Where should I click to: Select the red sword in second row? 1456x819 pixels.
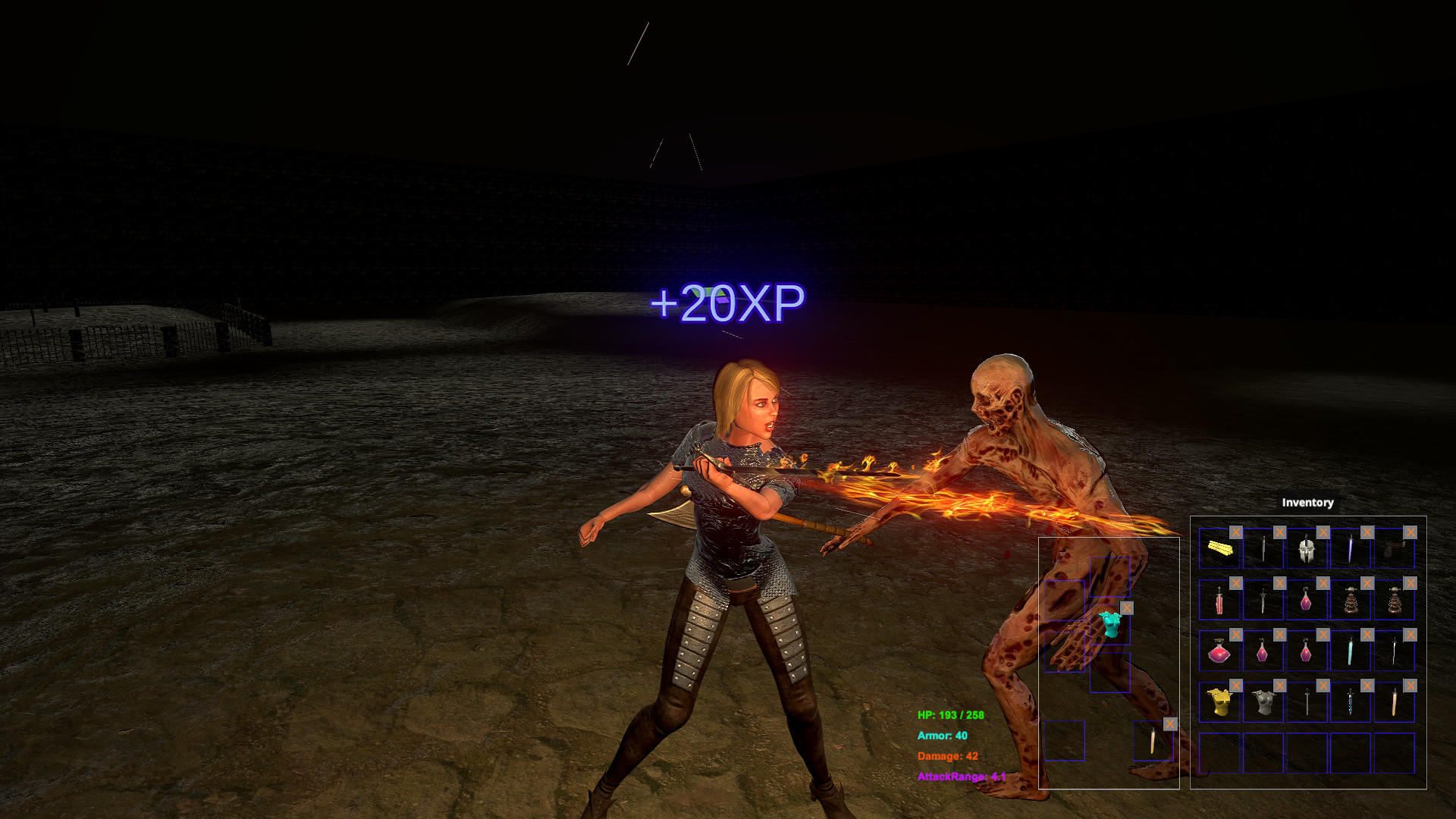pos(1219,600)
